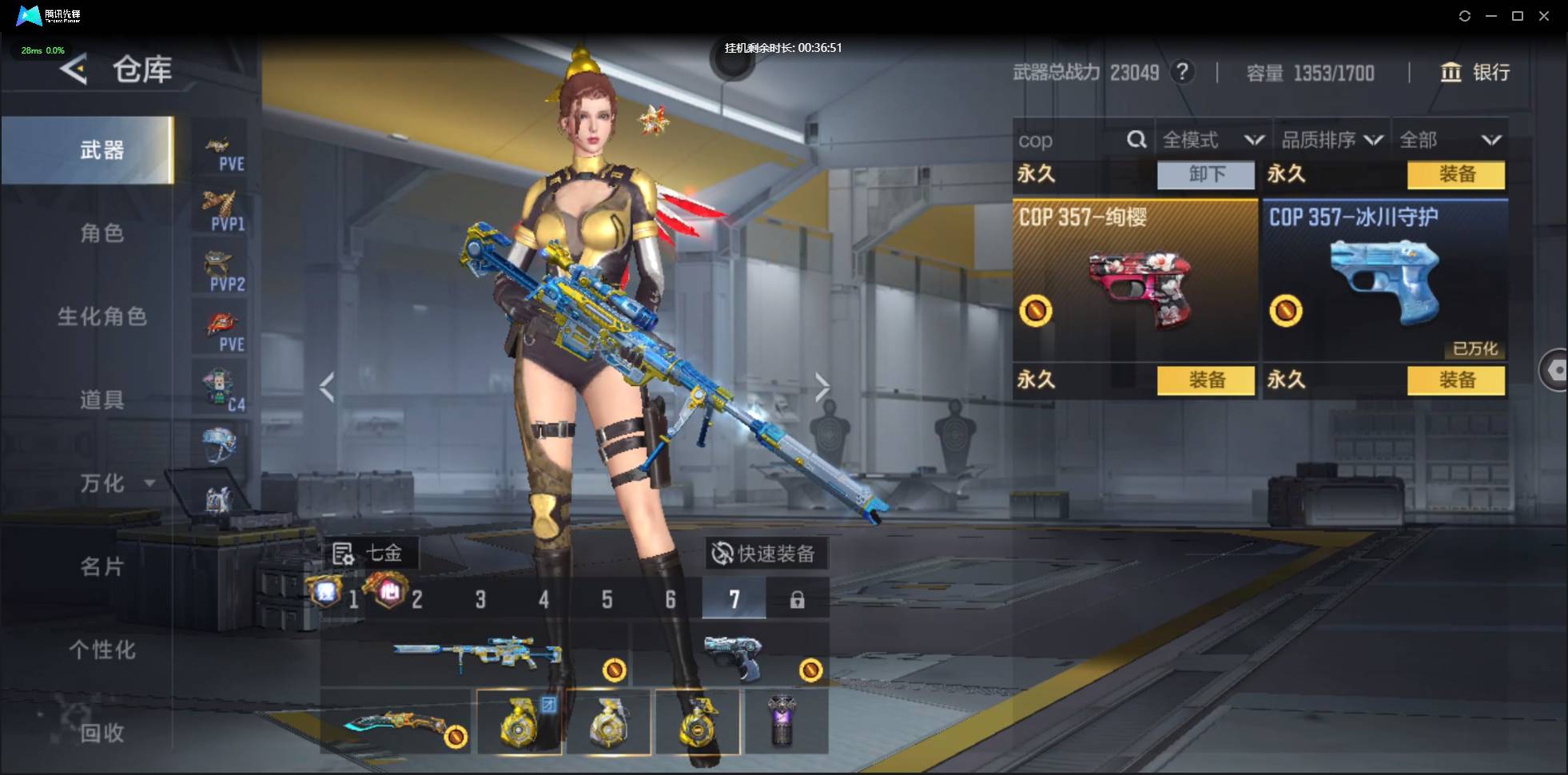Open the 名片 name card tab
This screenshot has width=1568, height=775.
click(101, 566)
